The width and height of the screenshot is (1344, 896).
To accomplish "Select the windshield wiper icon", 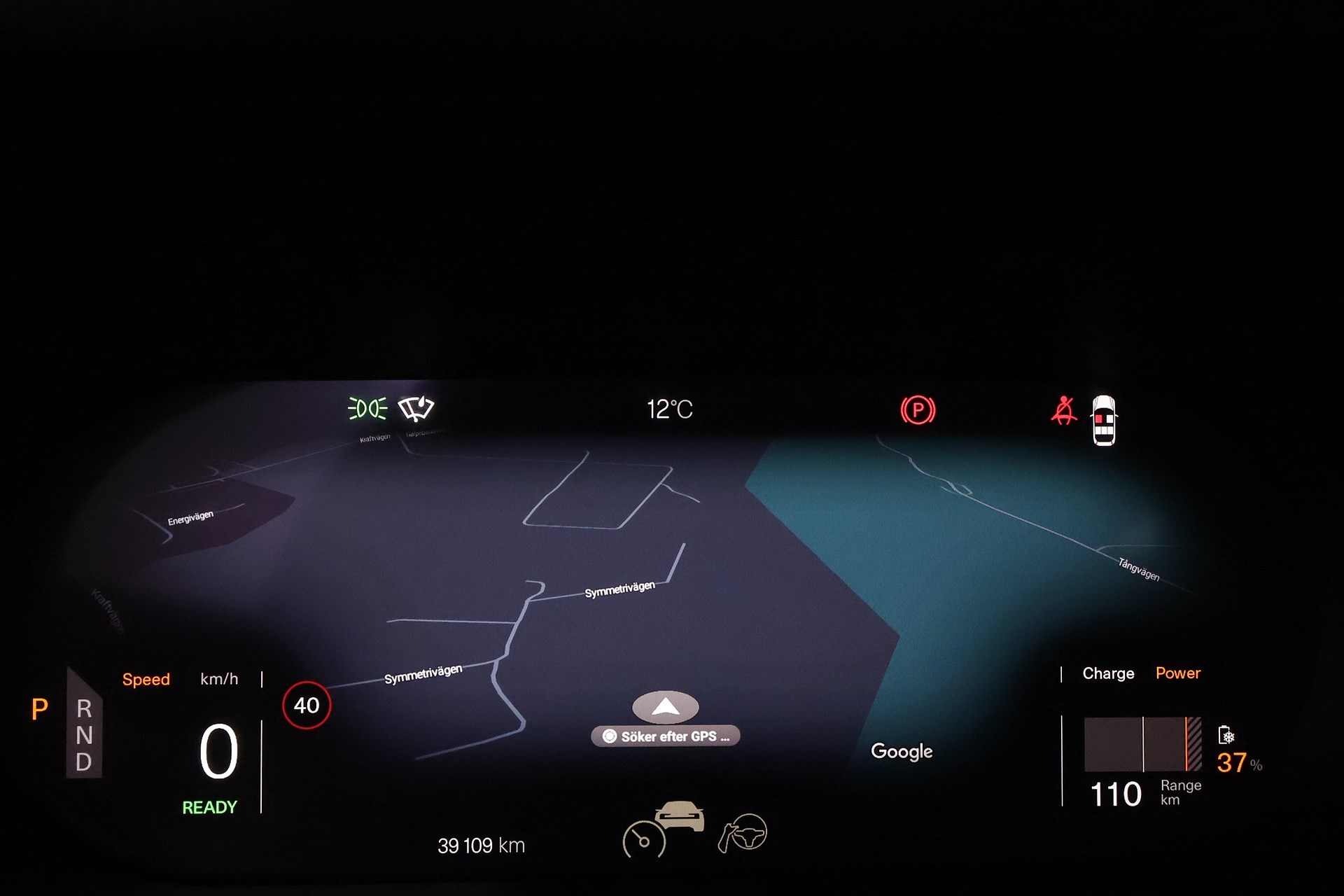I will (x=416, y=409).
